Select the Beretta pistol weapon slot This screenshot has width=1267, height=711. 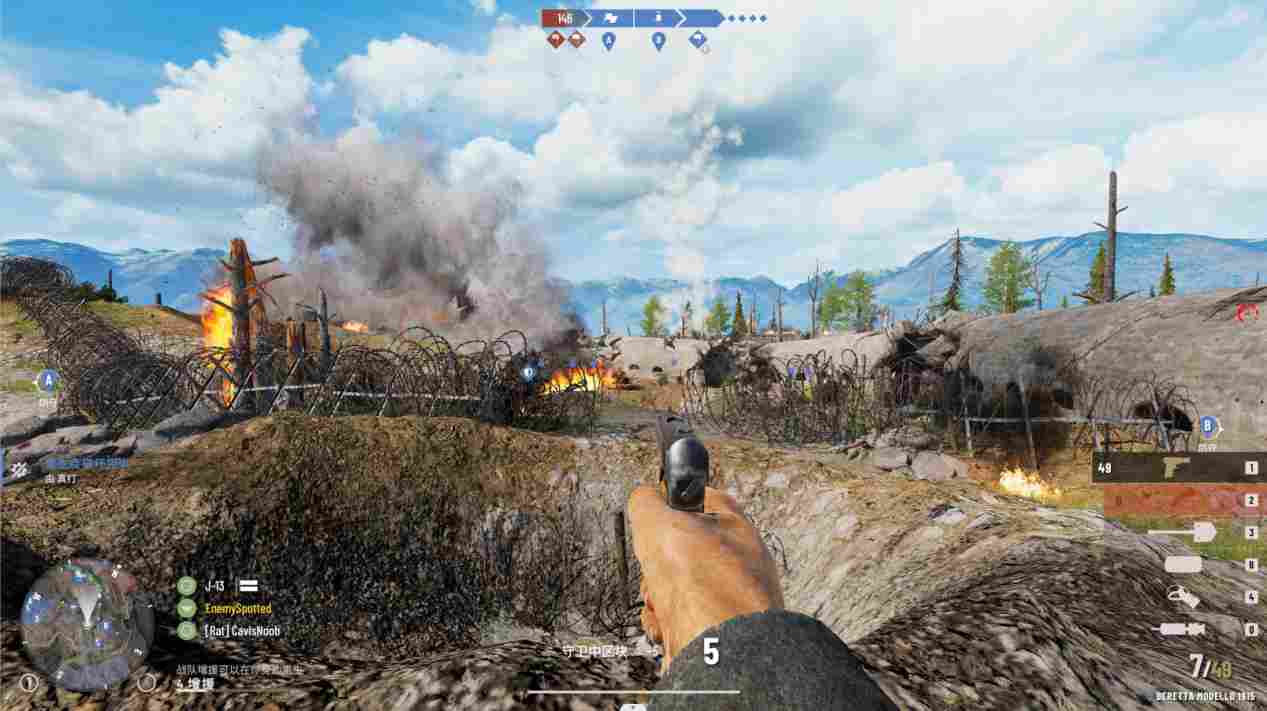tap(1174, 467)
